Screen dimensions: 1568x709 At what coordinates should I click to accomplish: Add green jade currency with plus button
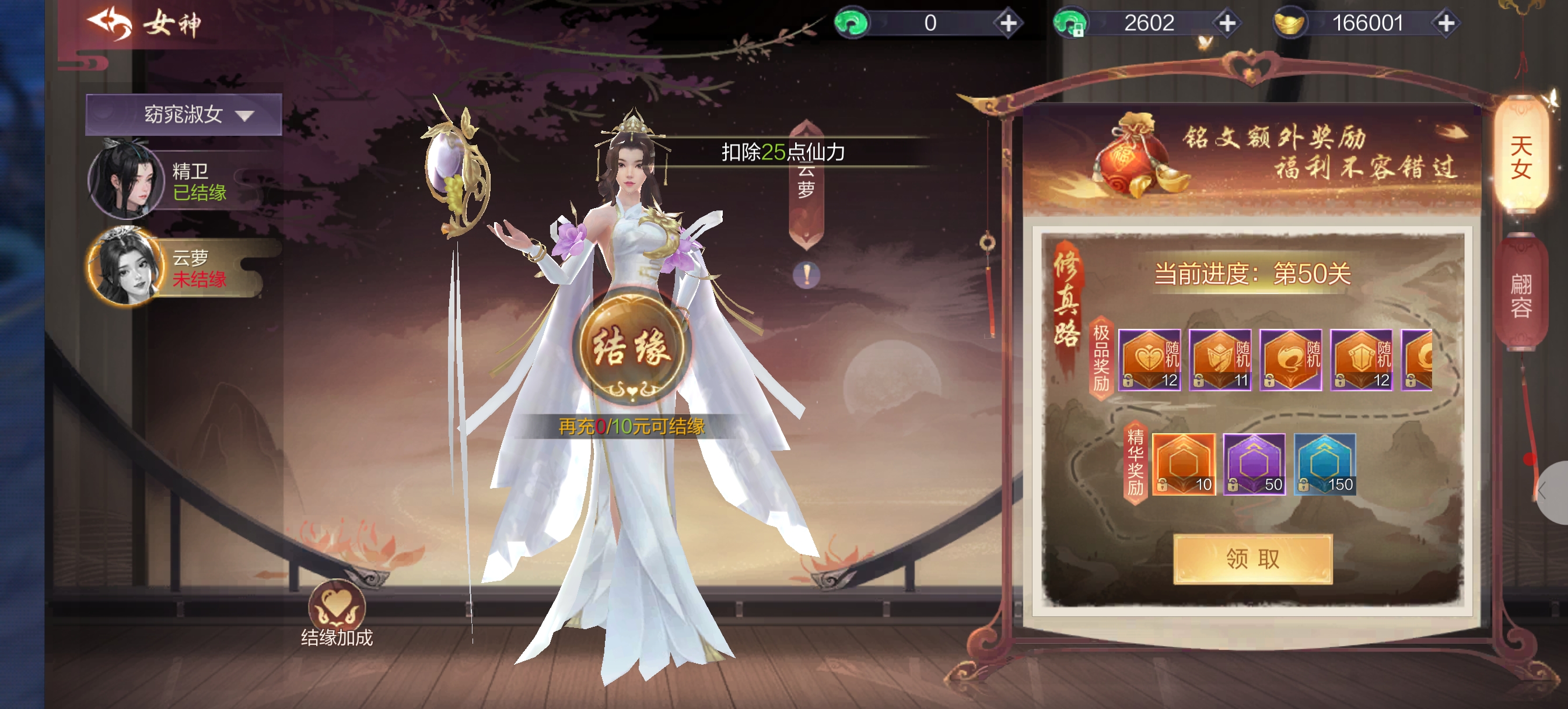pos(1008,23)
